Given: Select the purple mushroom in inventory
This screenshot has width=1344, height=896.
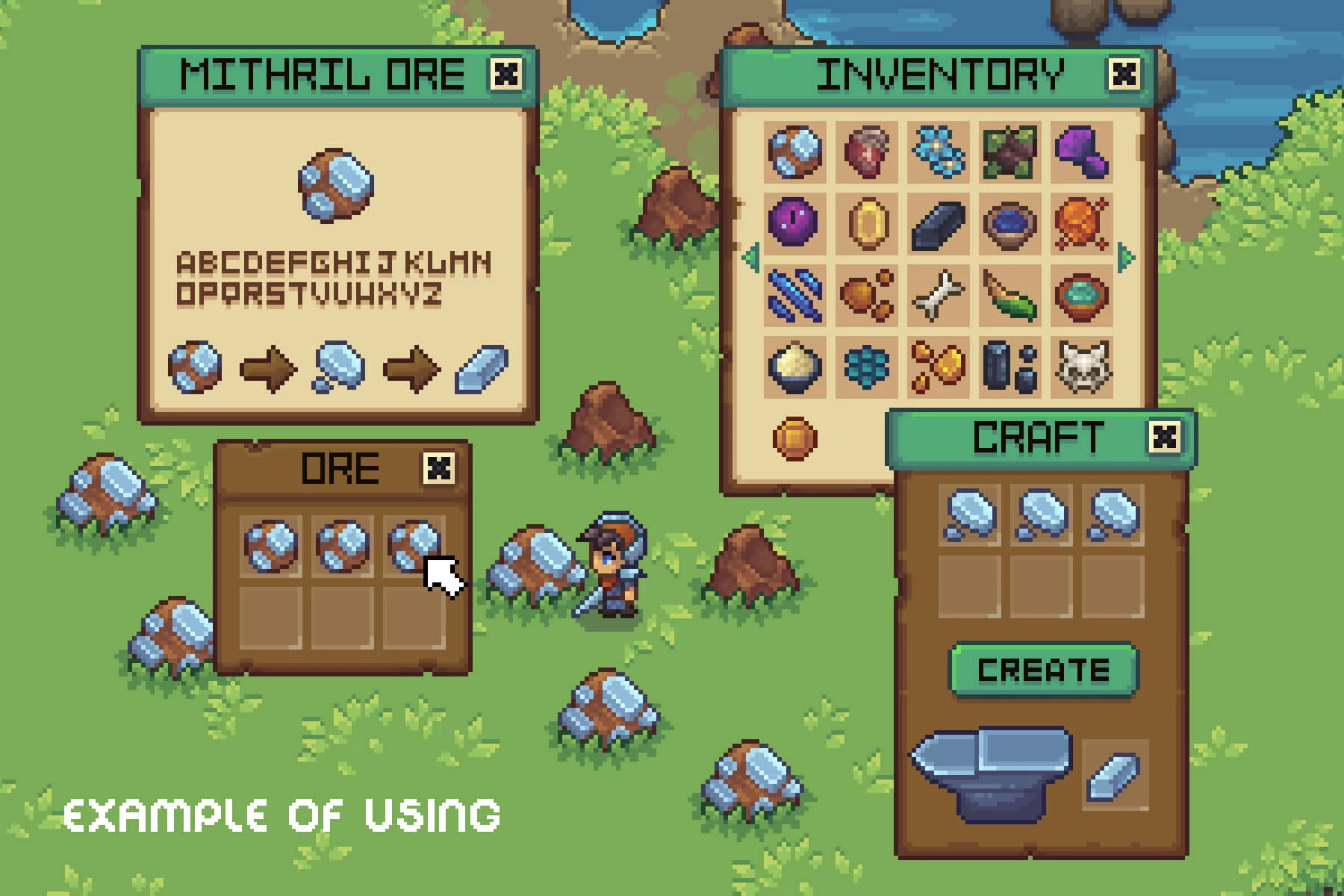Looking at the screenshot, I should pyautogui.click(x=1081, y=152).
